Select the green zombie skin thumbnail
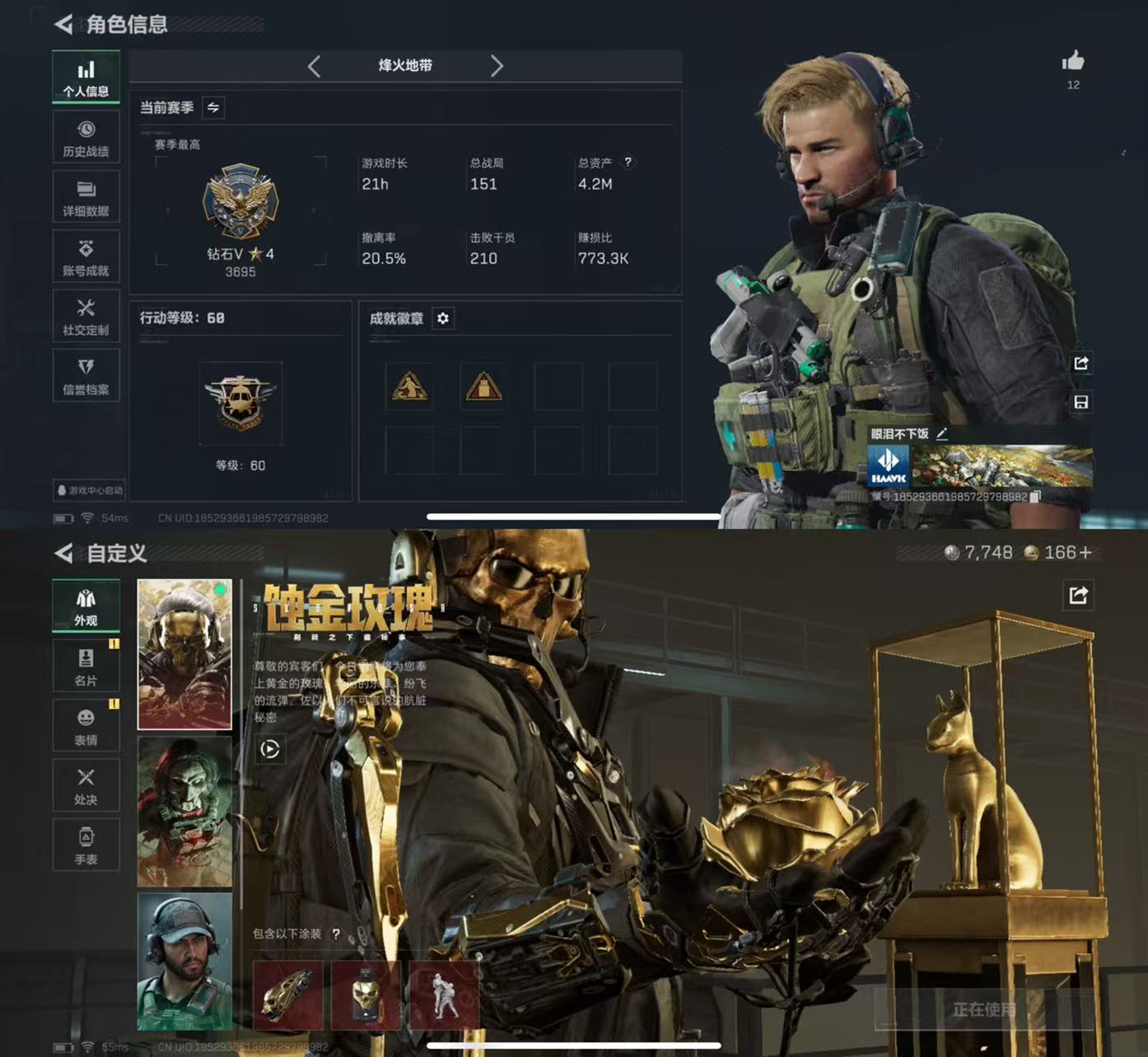 click(x=184, y=811)
